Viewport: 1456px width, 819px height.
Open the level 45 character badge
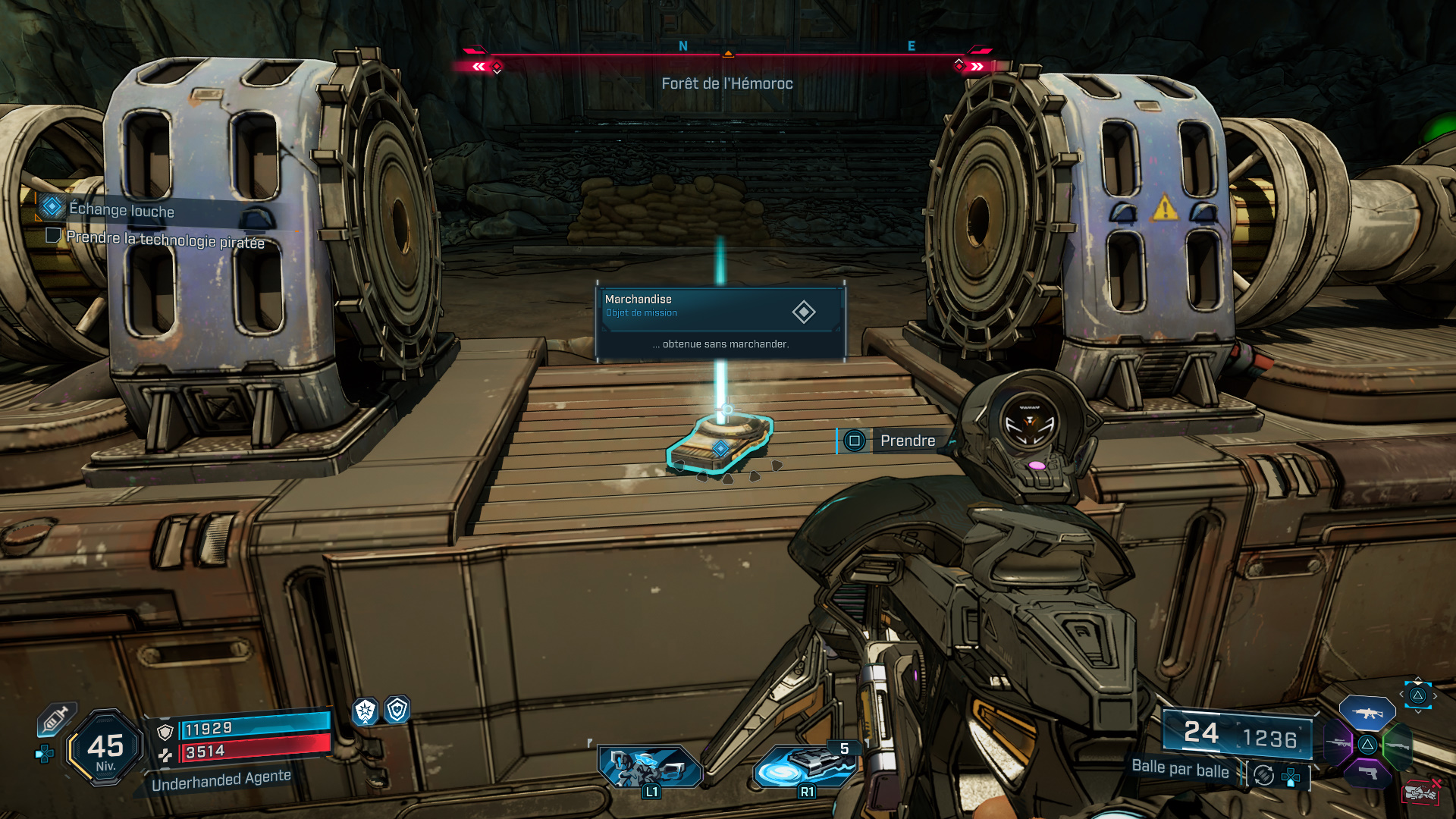(105, 748)
